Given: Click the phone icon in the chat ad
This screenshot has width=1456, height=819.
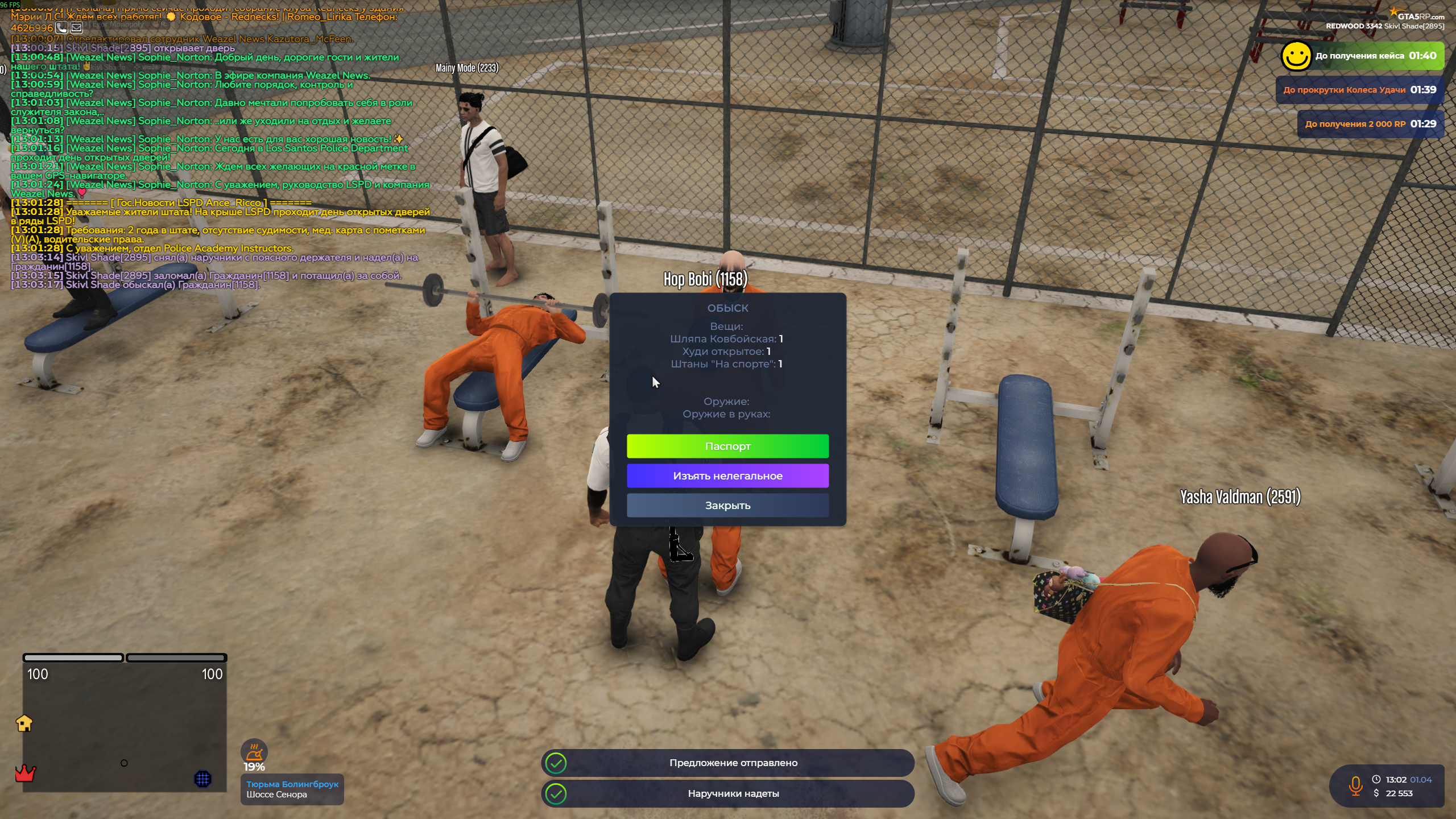Looking at the screenshot, I should coord(62,27).
